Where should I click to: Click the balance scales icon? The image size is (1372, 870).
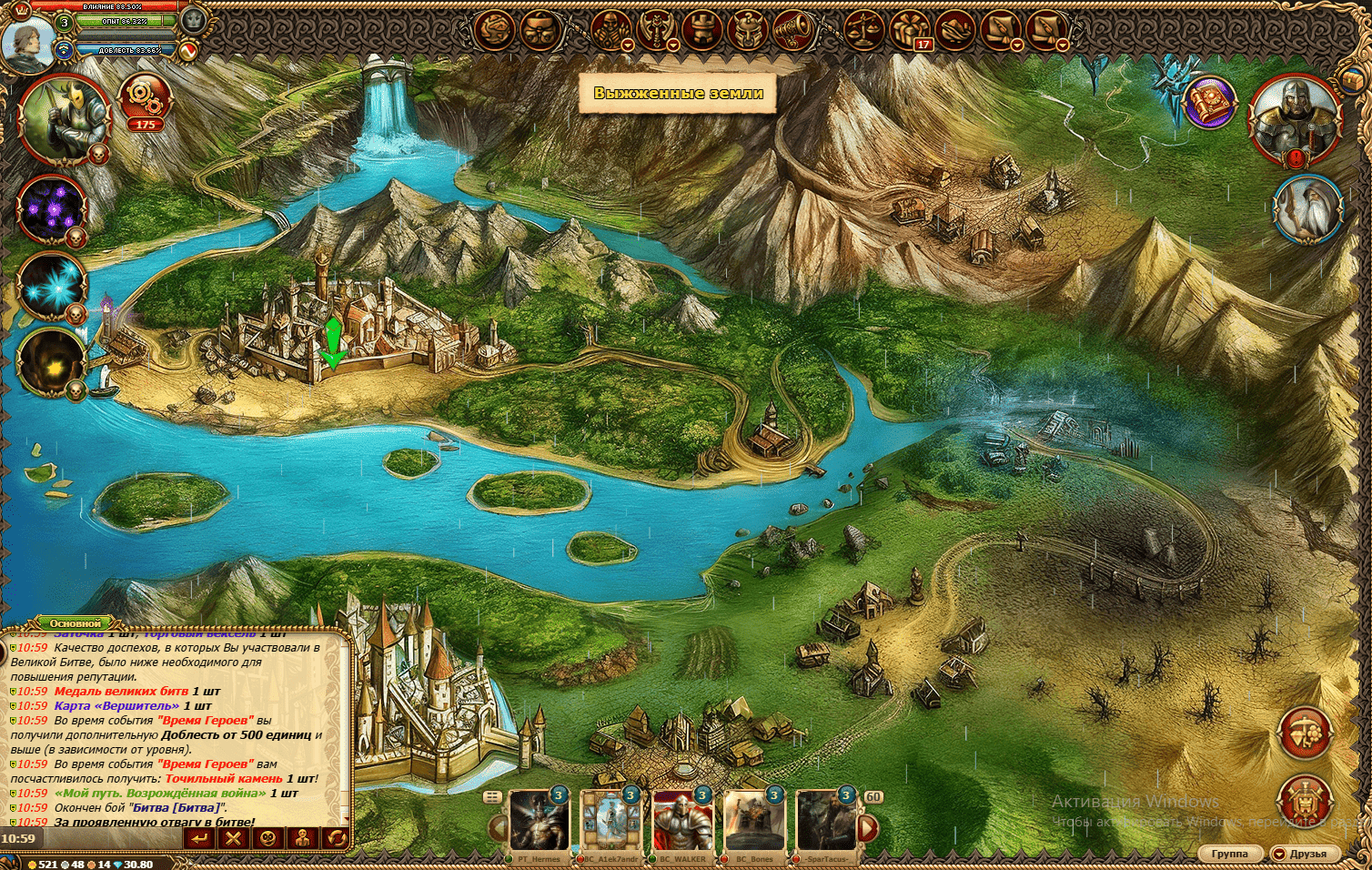pos(863,29)
